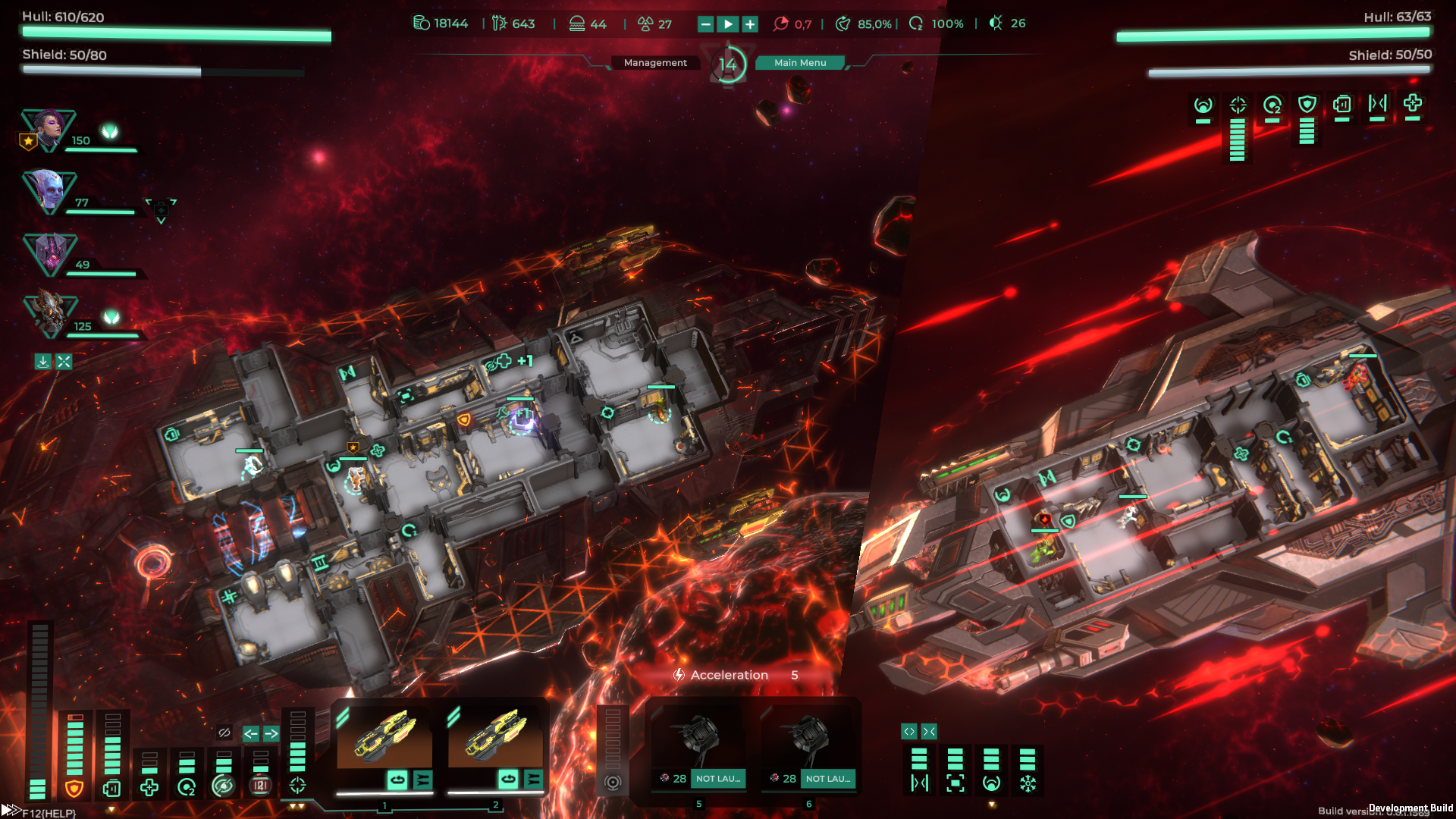The image size is (1456, 819).
Task: Launch the drone in slot 5
Action: [717, 779]
